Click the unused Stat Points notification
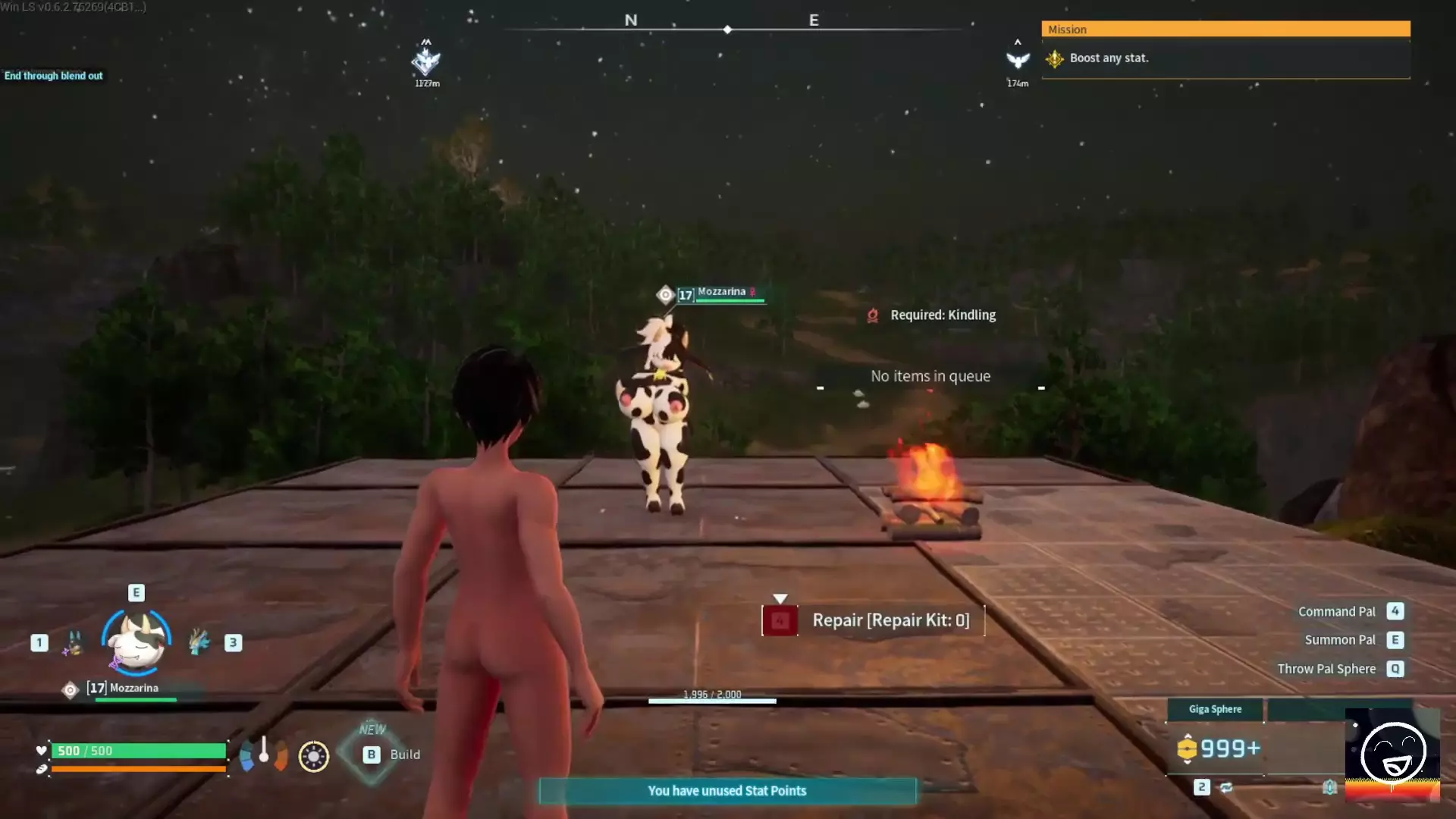This screenshot has height=819, width=1456. coord(727,791)
